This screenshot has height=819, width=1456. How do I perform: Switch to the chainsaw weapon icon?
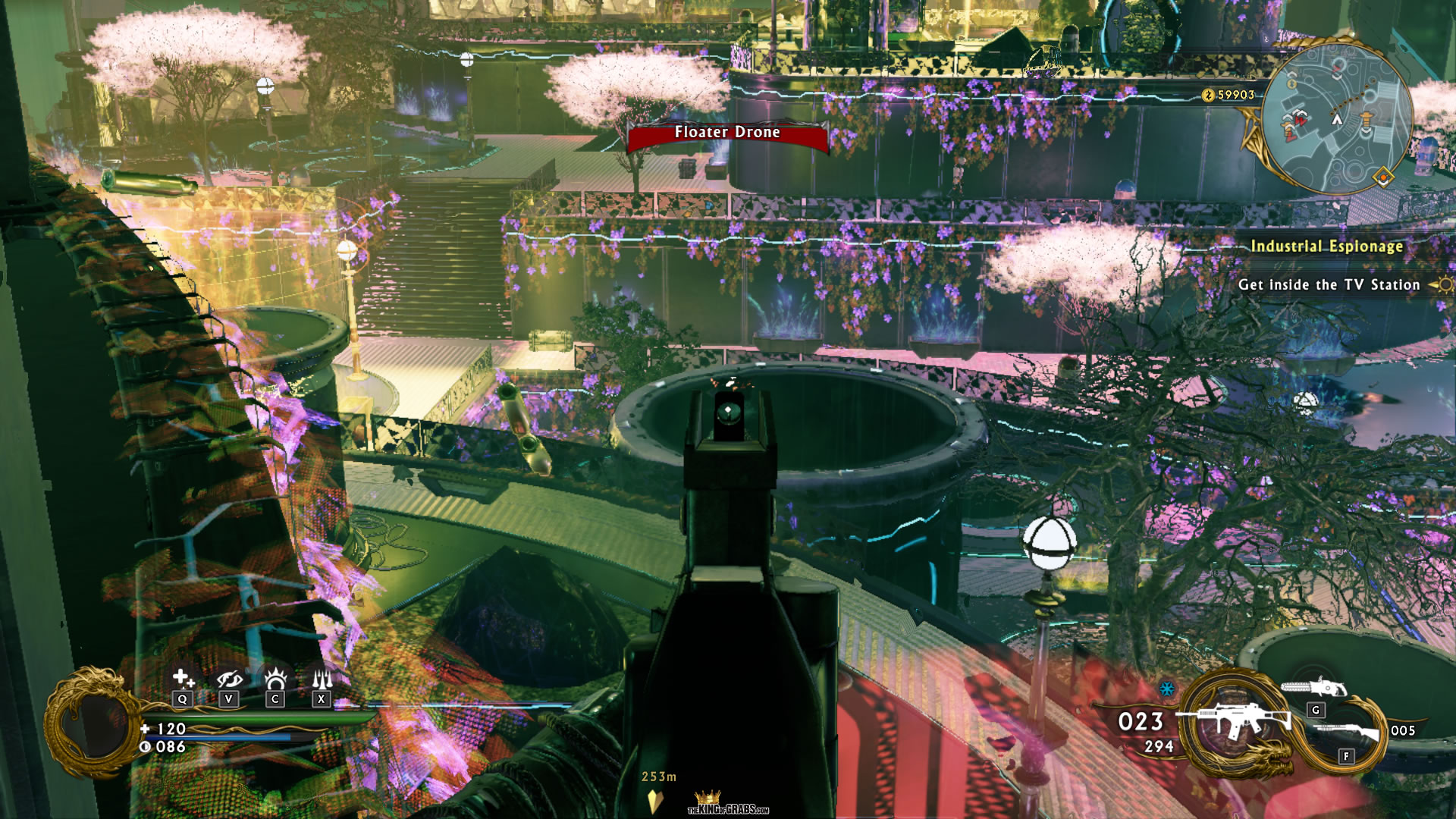[x=1313, y=688]
